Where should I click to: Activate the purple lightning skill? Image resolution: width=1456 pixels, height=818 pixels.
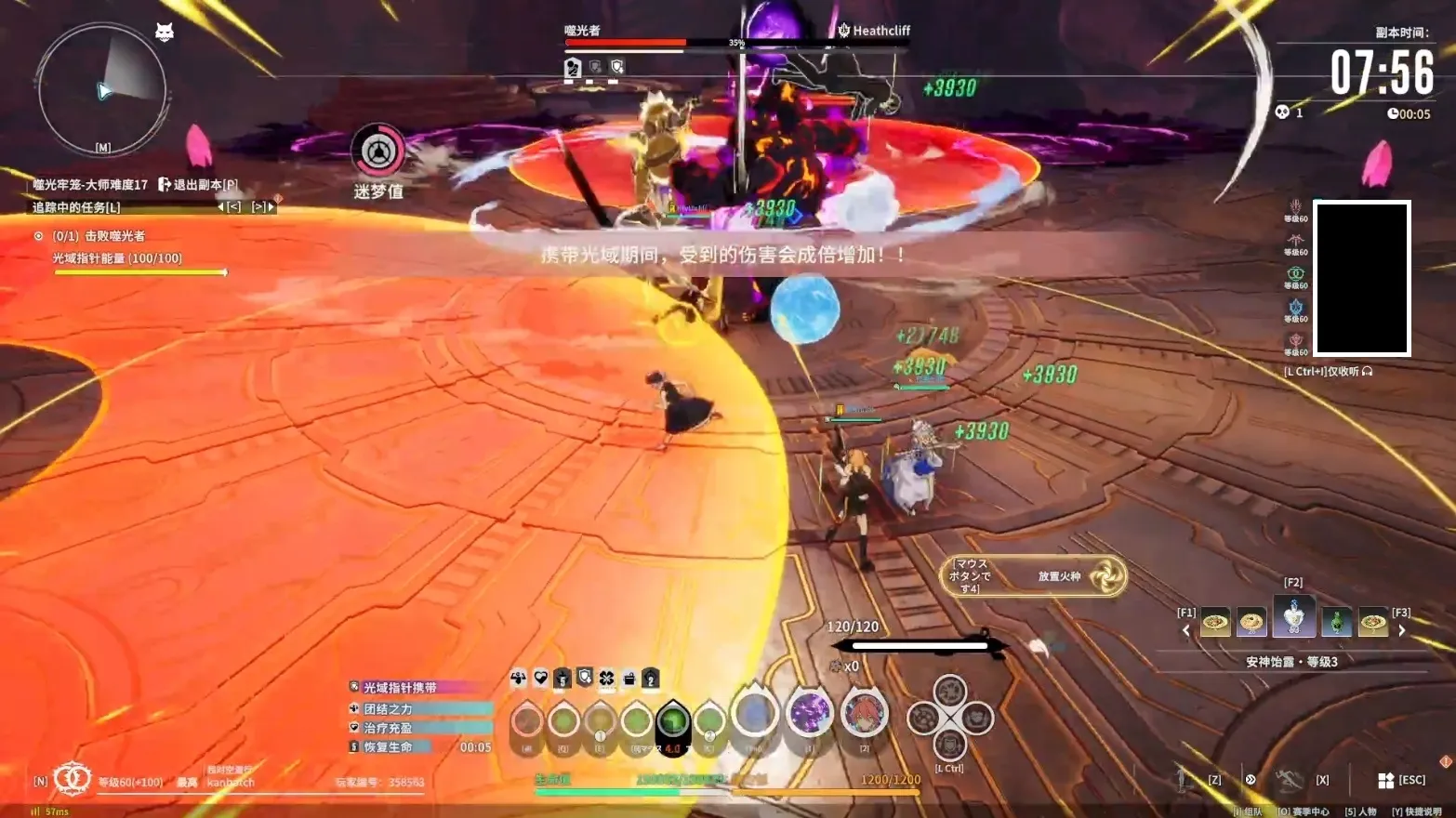point(809,714)
